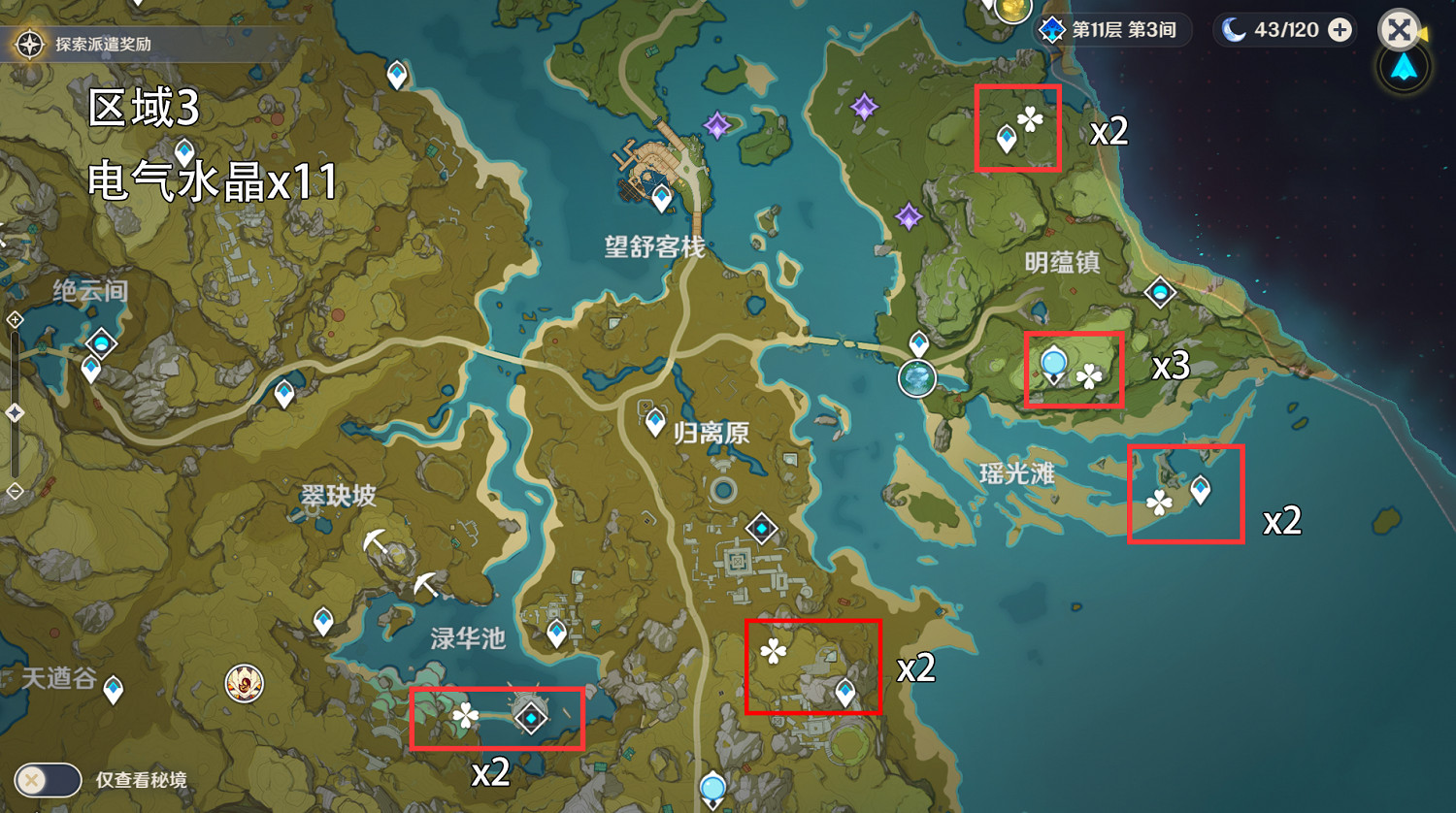Image resolution: width=1456 pixels, height=813 pixels.
Task: Open the Spiral Abyss icon next to 第11层 第3间
Action: [1051, 30]
